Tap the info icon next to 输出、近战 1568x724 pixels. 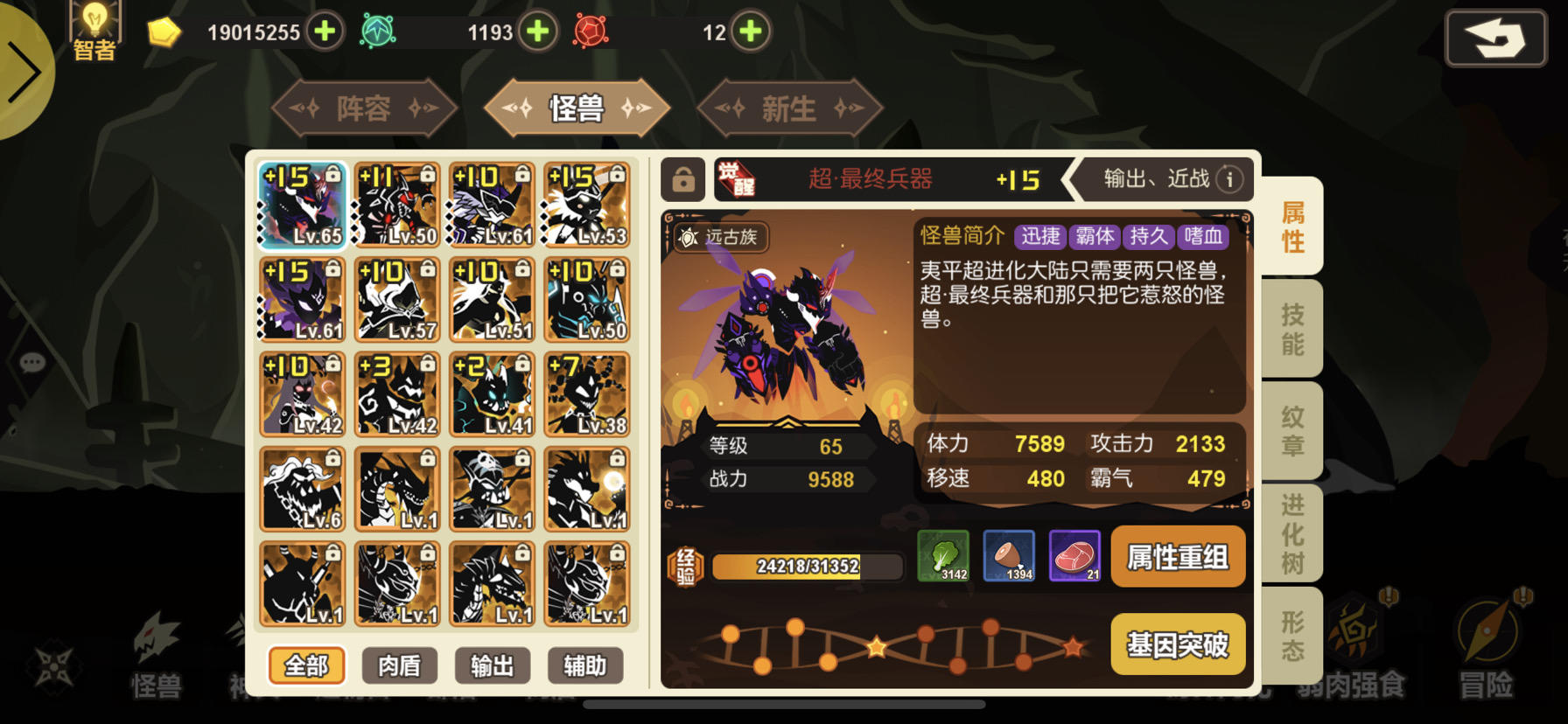[1231, 178]
